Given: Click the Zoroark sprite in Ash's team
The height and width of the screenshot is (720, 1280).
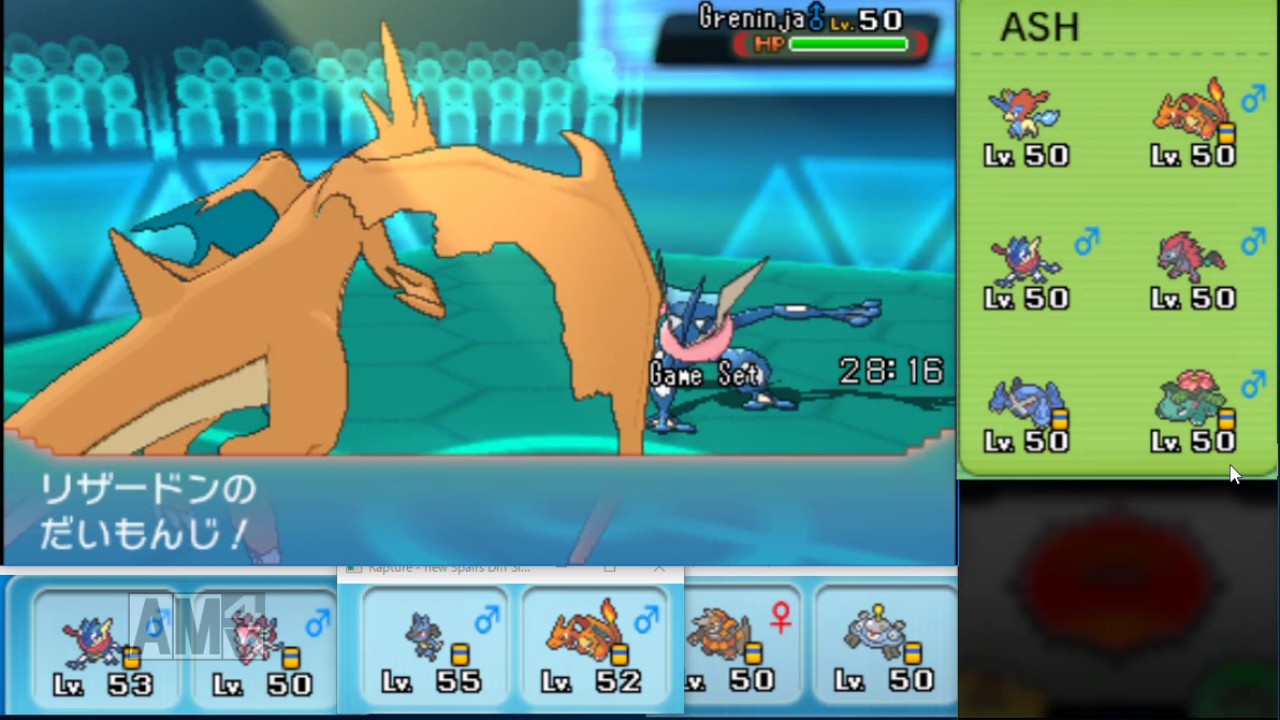Looking at the screenshot, I should (x=1190, y=255).
